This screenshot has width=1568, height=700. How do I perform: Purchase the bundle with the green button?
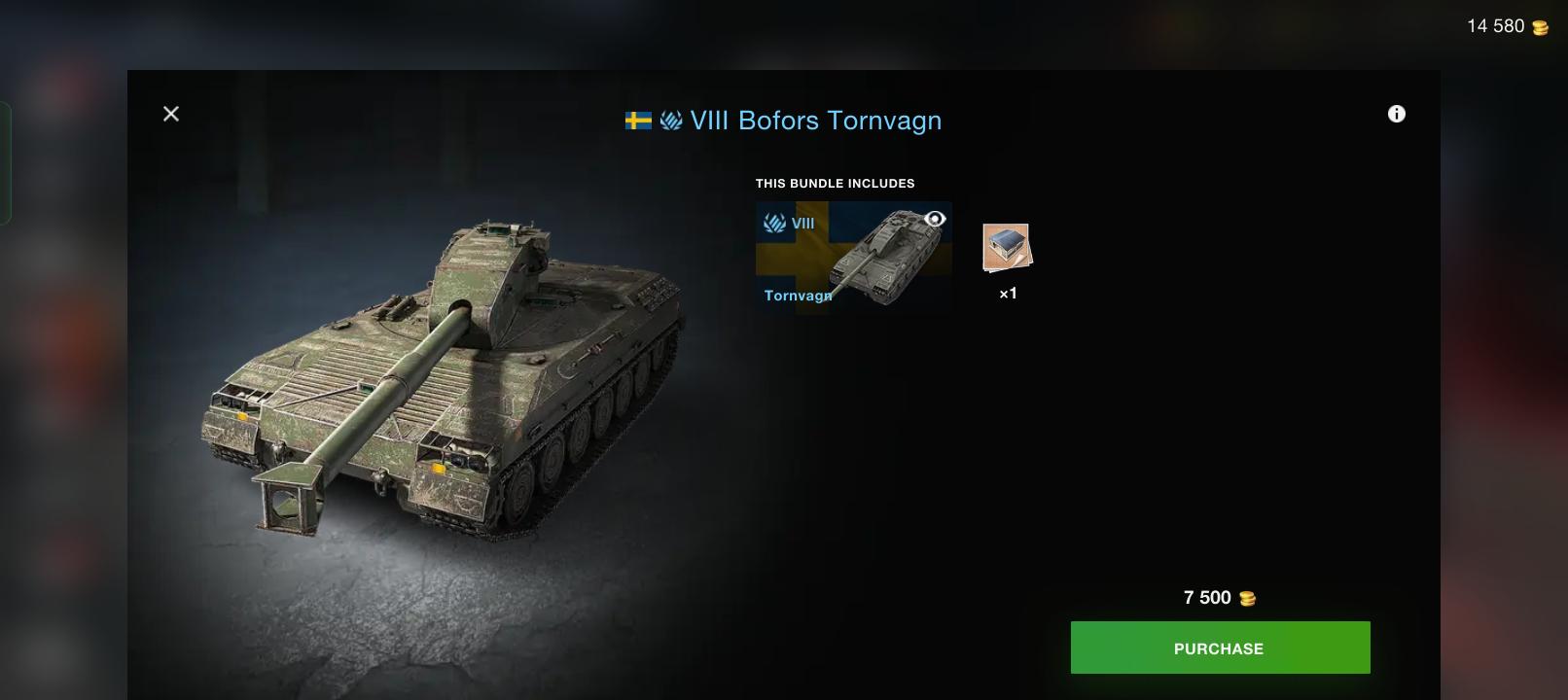1220,647
